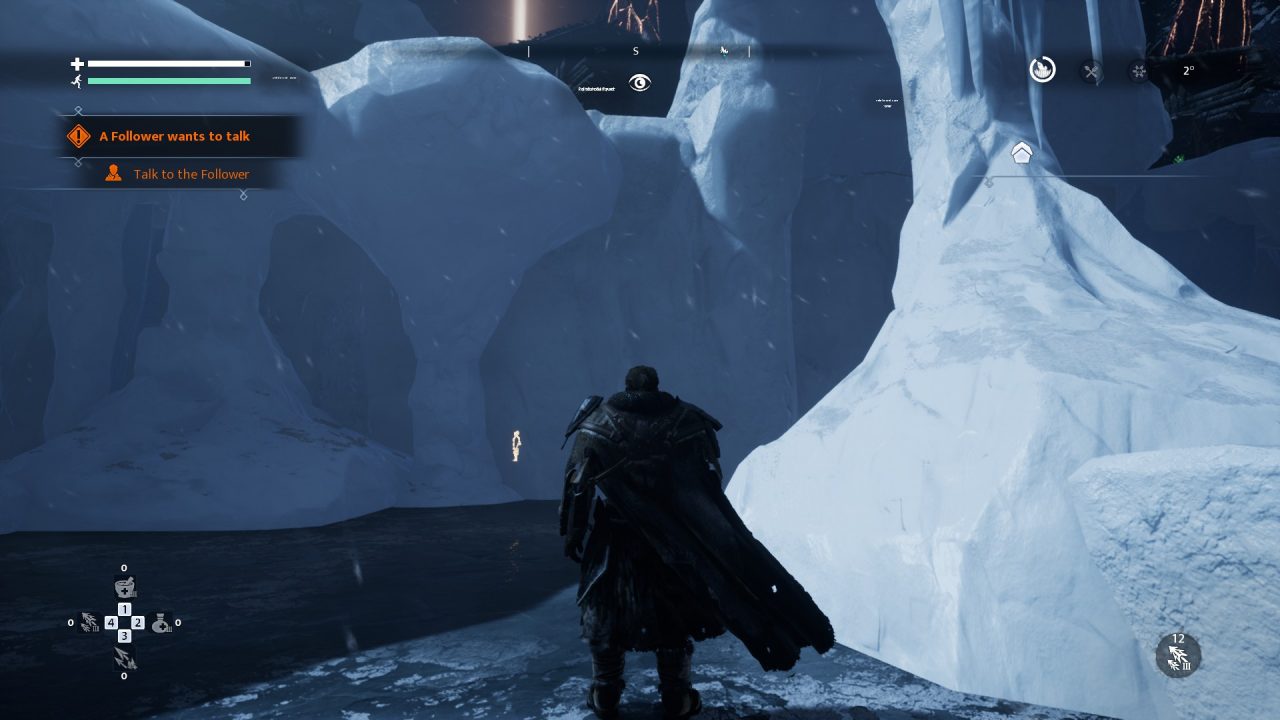Viewport: 1280px width, 720px height.
Task: Click the warmth fire status icon
Action: 1042,70
